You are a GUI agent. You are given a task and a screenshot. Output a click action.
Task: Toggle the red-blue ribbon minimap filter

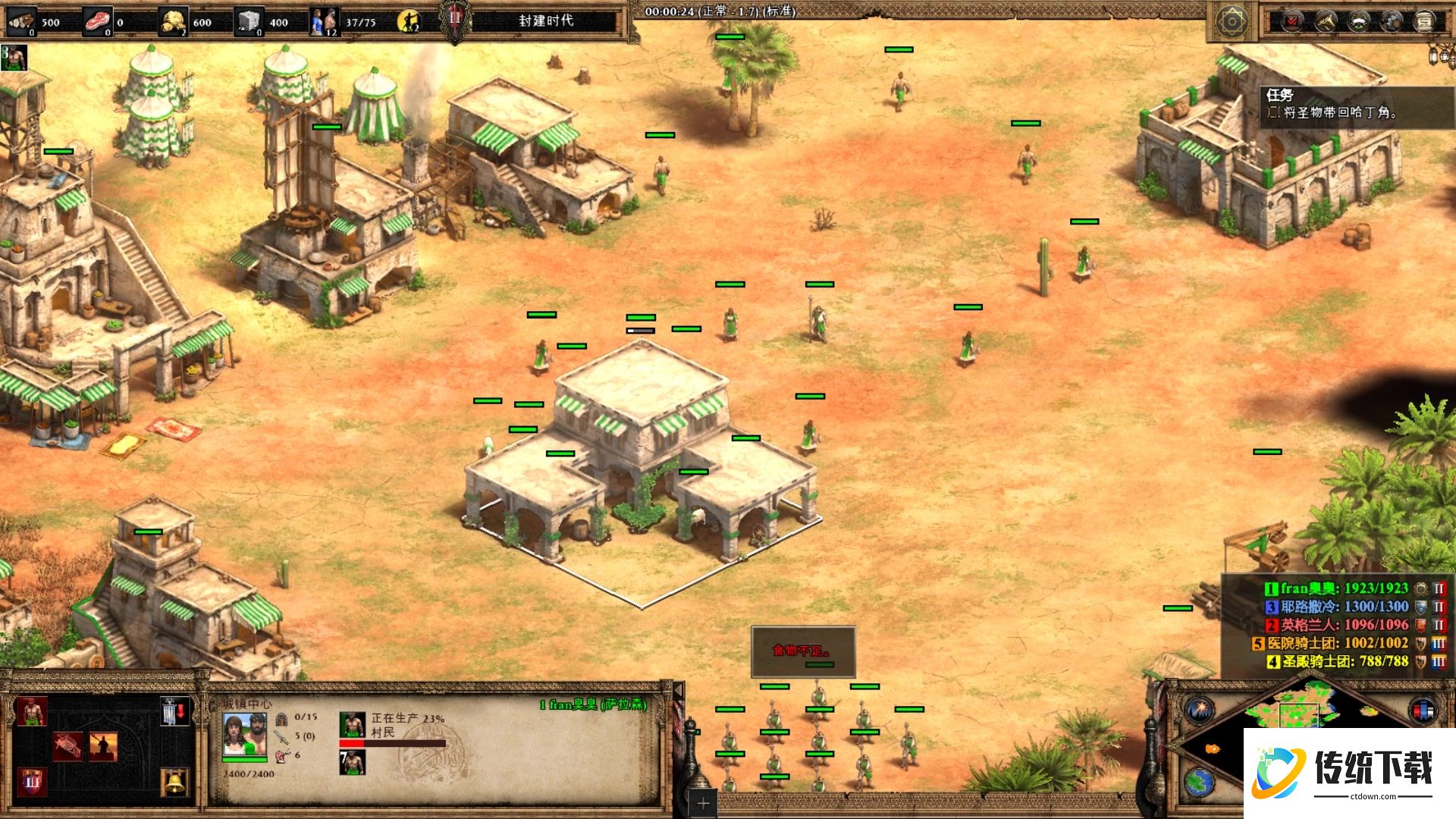pos(1423,711)
